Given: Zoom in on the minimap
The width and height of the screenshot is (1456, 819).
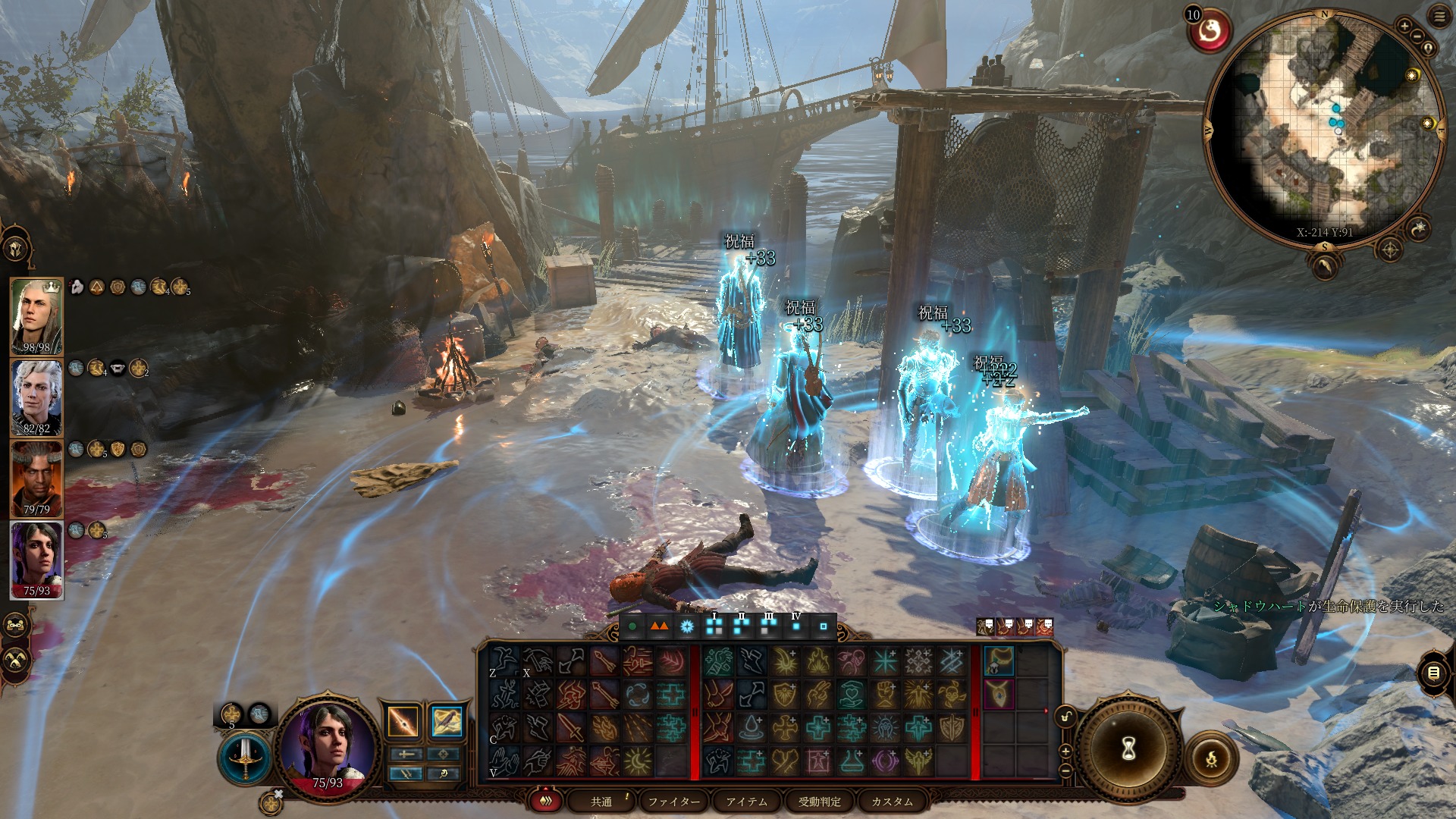Looking at the screenshot, I should [1404, 27].
